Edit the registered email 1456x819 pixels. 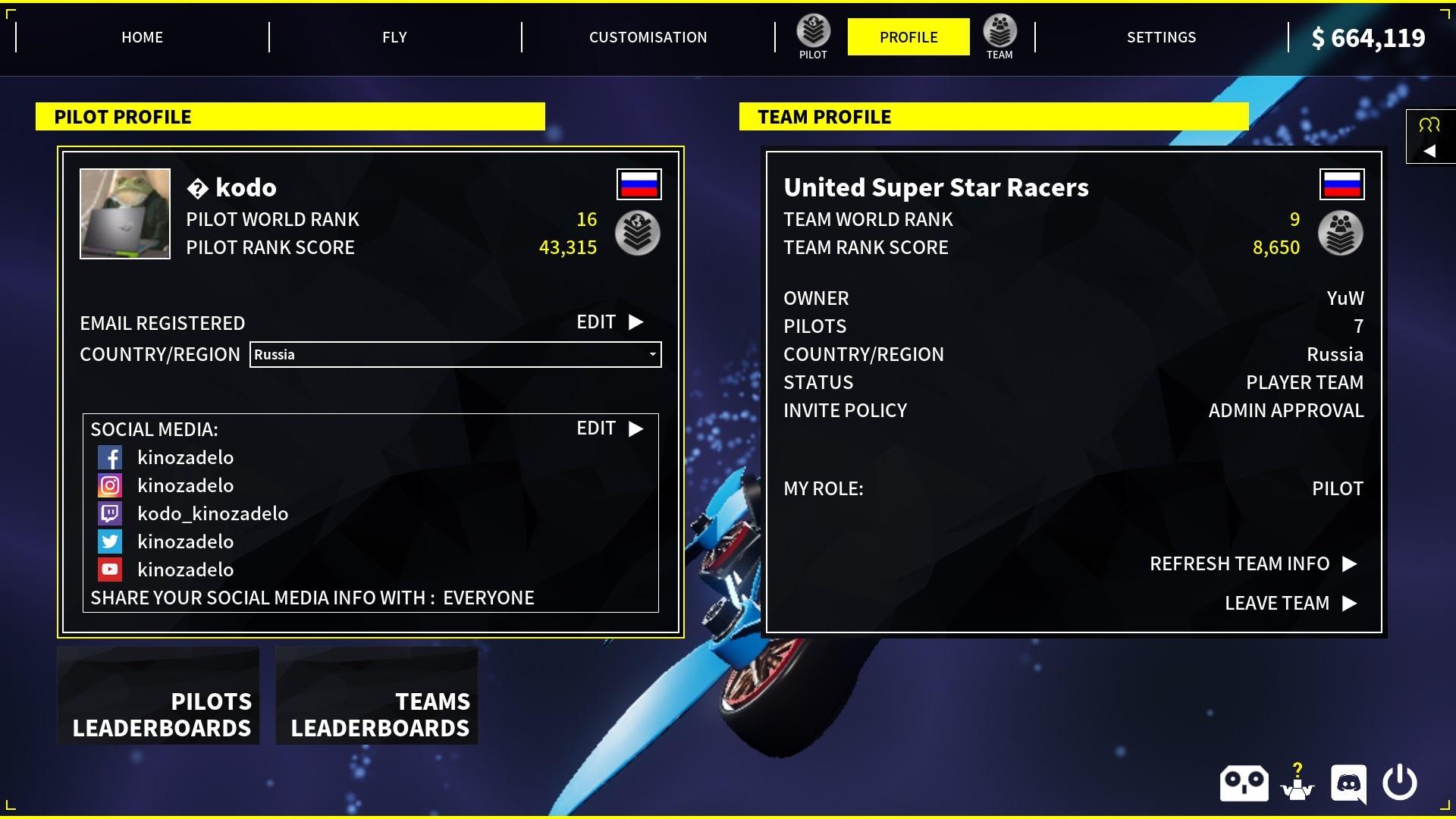(610, 322)
